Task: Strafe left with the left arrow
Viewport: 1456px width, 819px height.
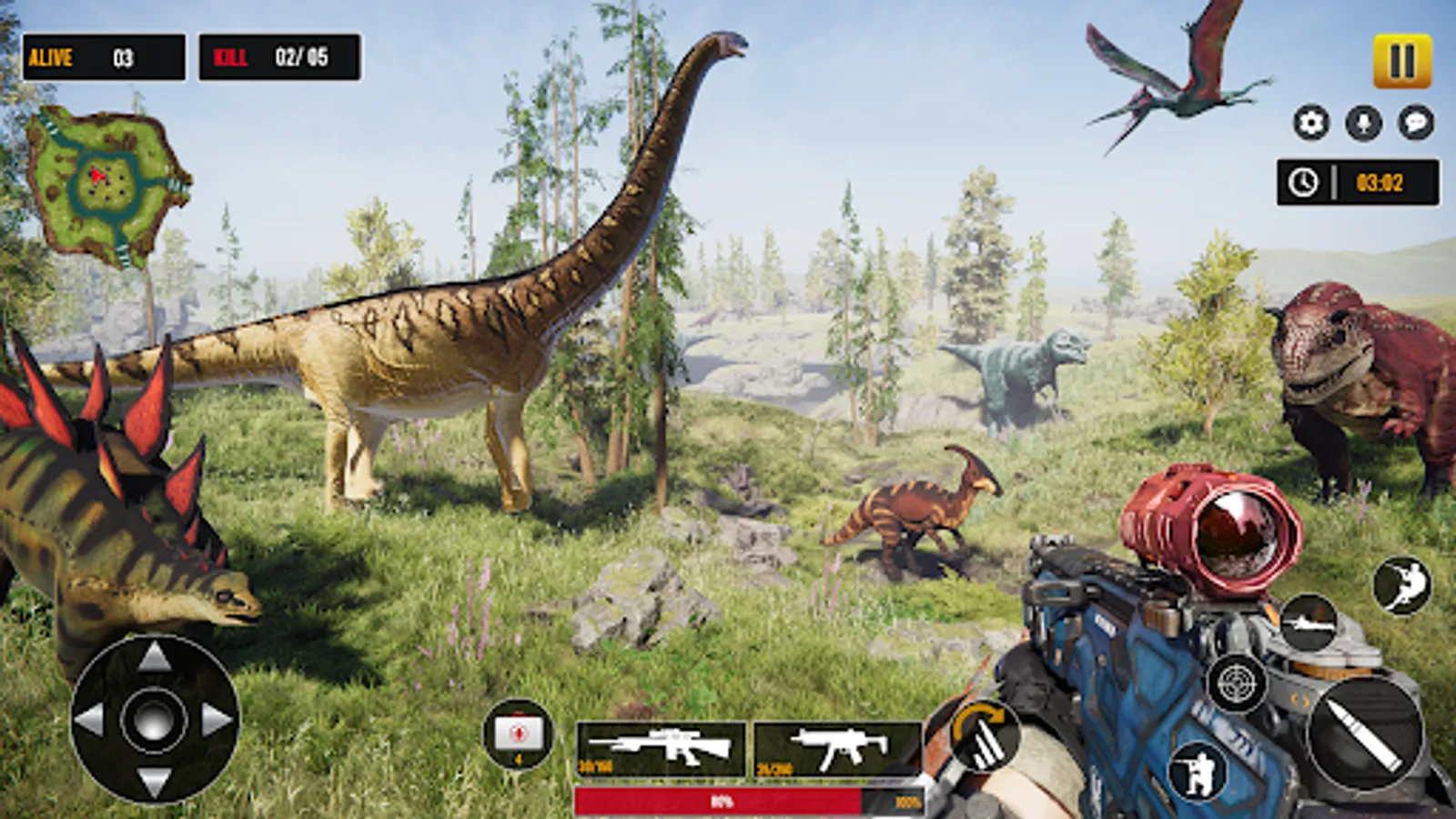Action: [x=90, y=720]
